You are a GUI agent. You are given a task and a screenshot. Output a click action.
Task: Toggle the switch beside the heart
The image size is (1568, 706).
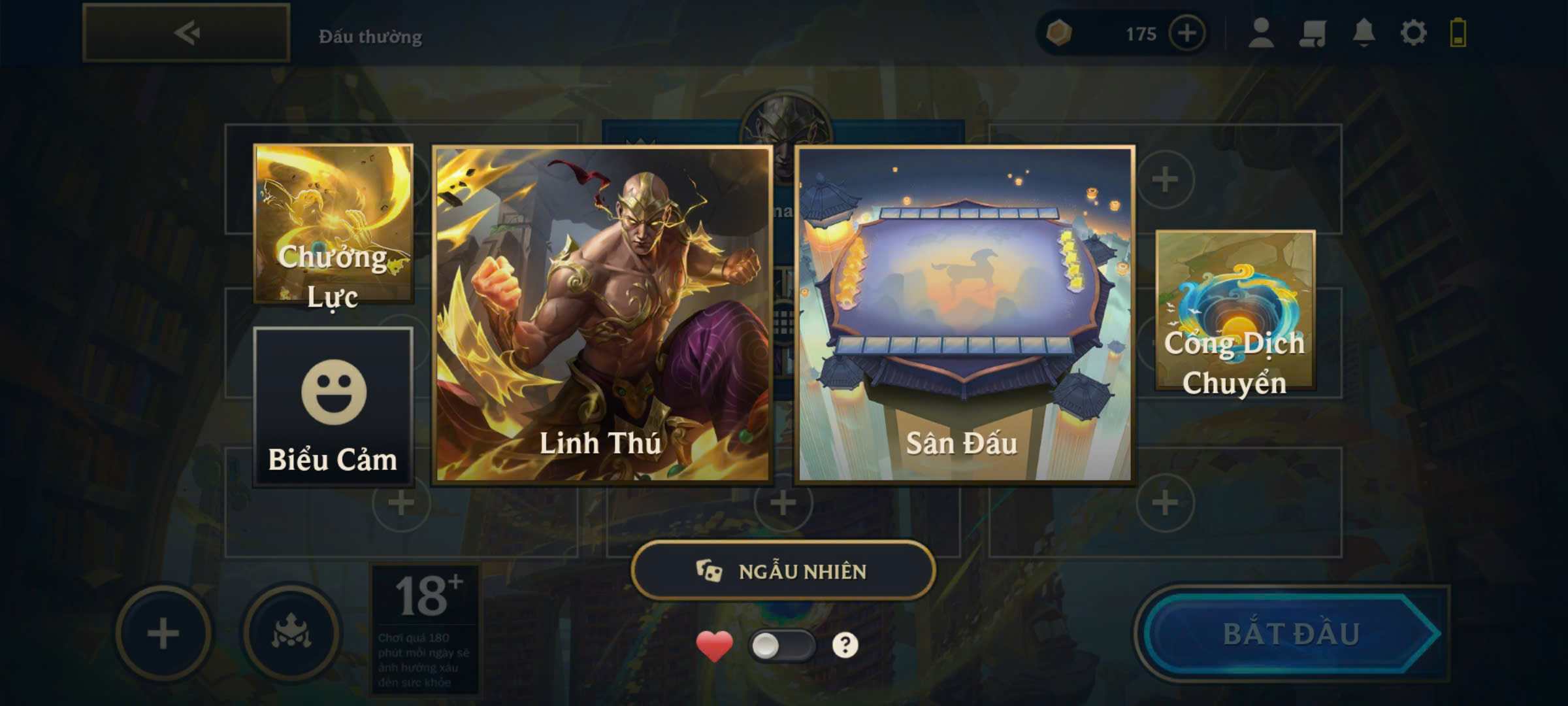point(782,646)
